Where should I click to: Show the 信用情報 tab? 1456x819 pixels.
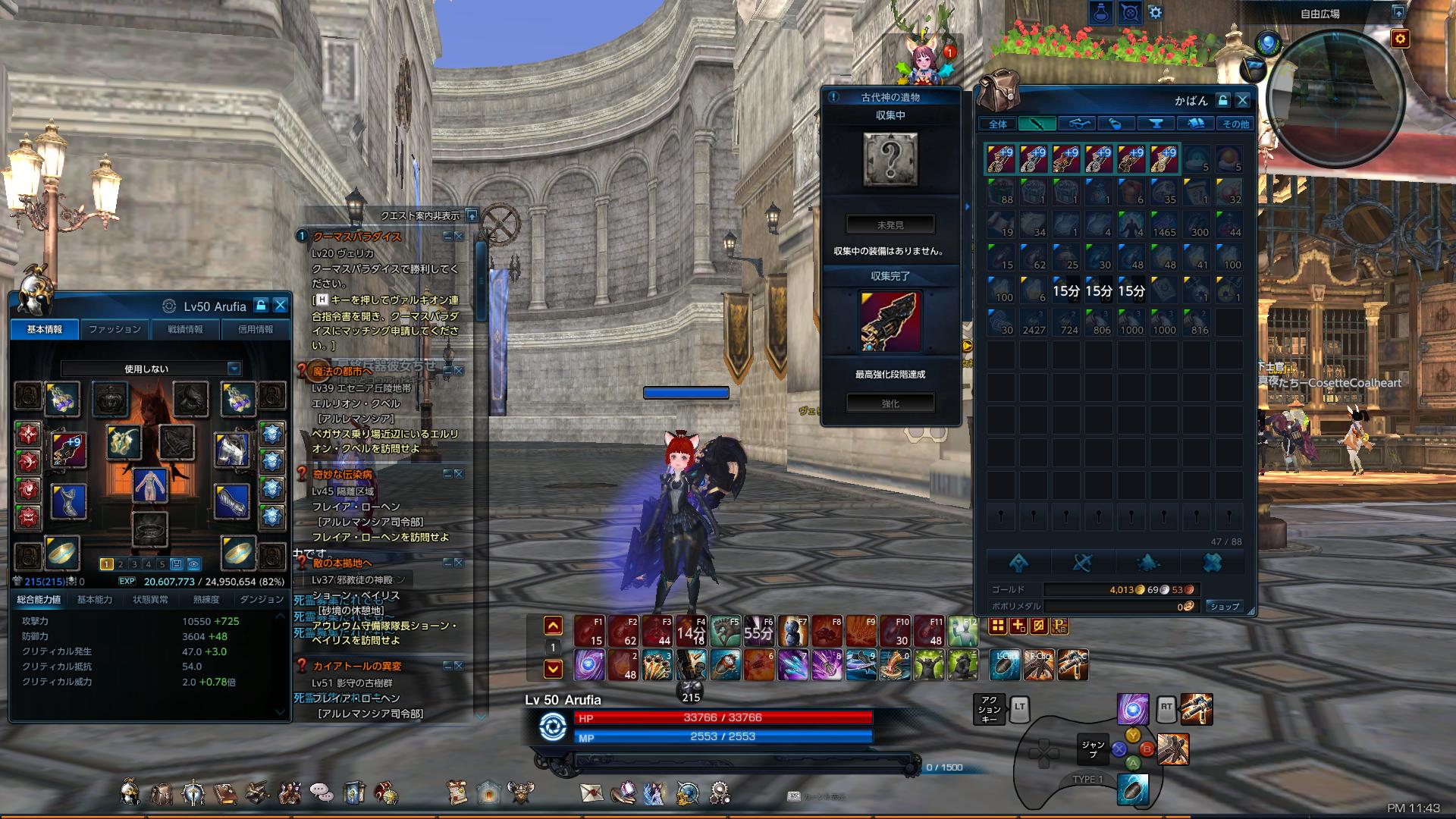coord(255,329)
